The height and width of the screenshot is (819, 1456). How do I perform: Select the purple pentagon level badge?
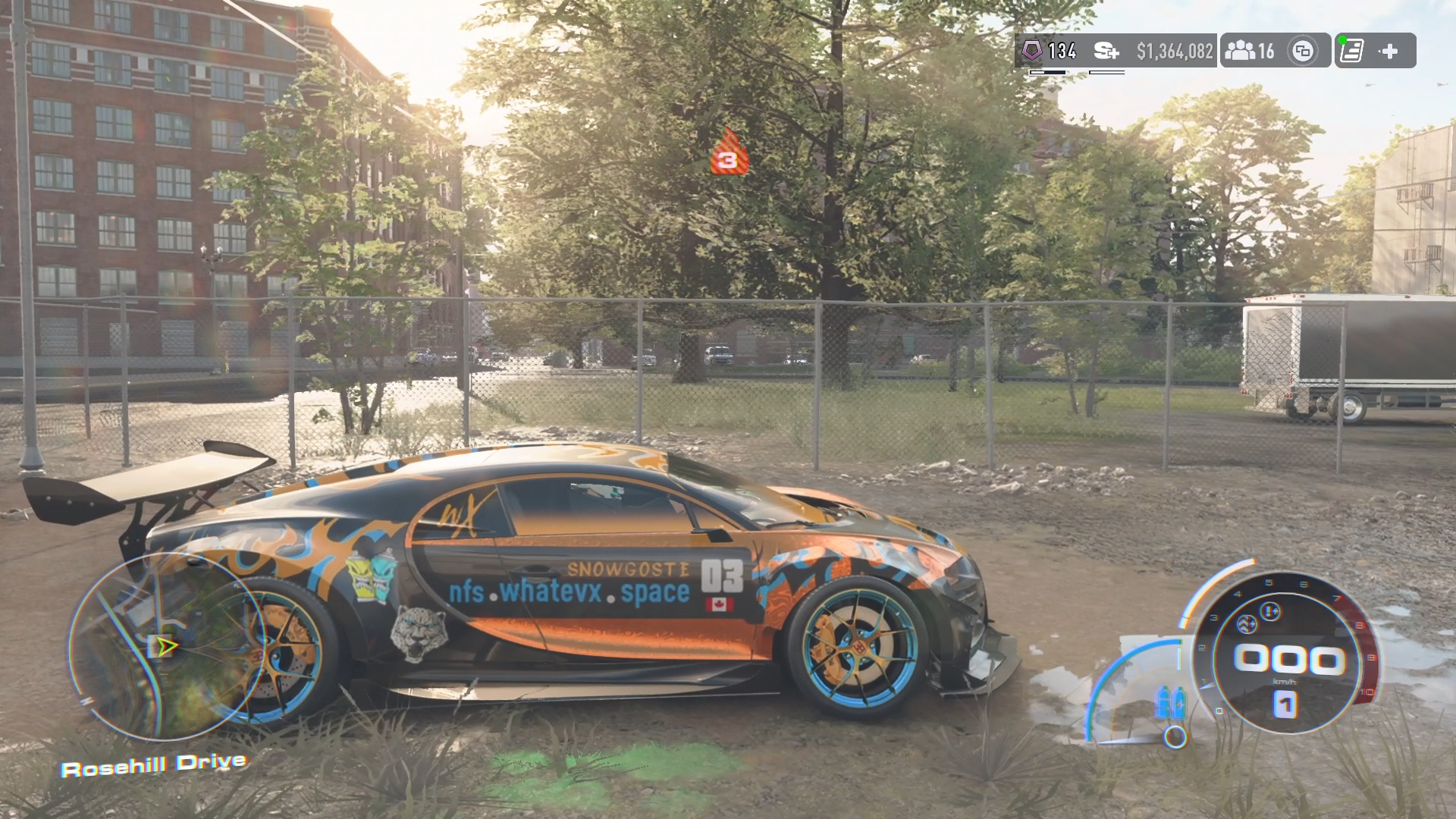pos(1031,51)
